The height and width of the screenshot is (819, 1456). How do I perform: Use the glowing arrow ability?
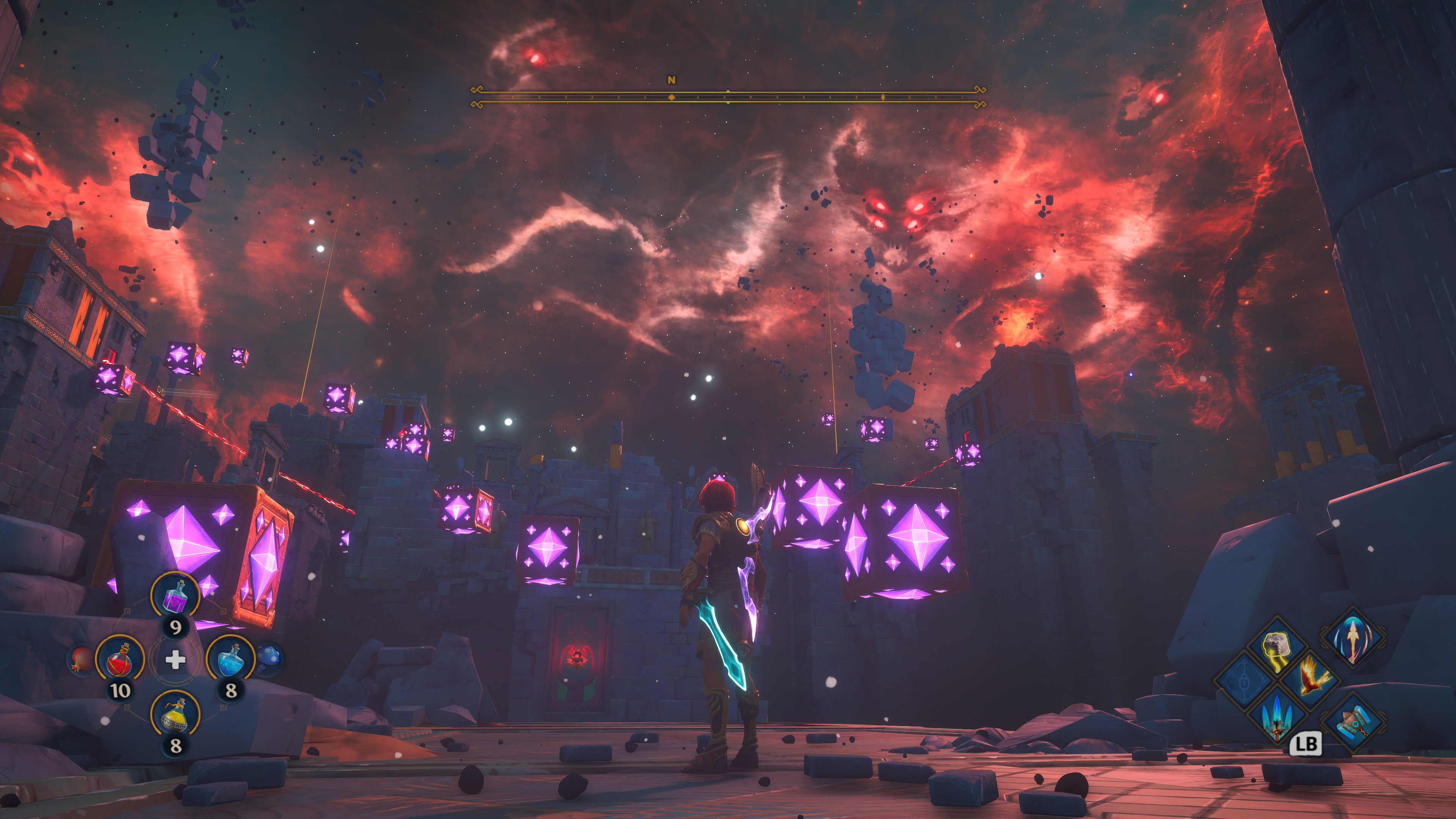[x=1352, y=637]
